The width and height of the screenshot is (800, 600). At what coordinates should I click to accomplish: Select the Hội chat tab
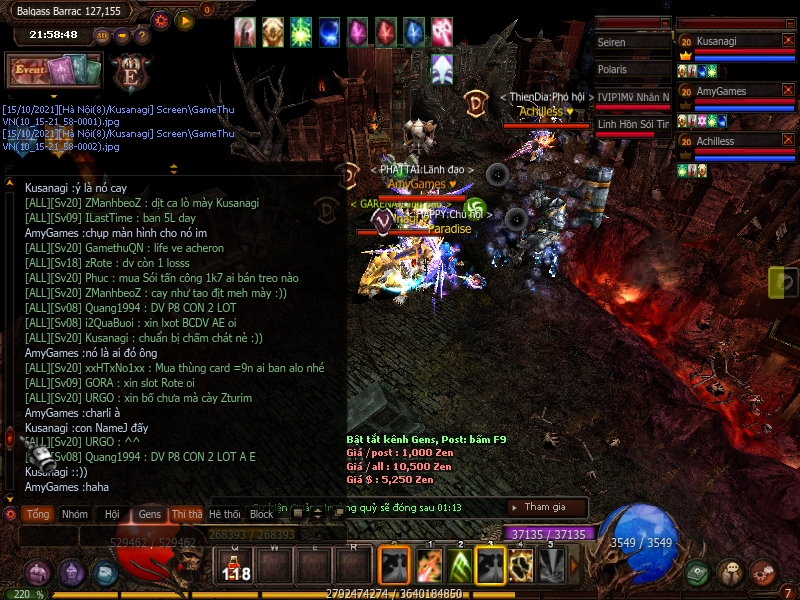(x=112, y=514)
